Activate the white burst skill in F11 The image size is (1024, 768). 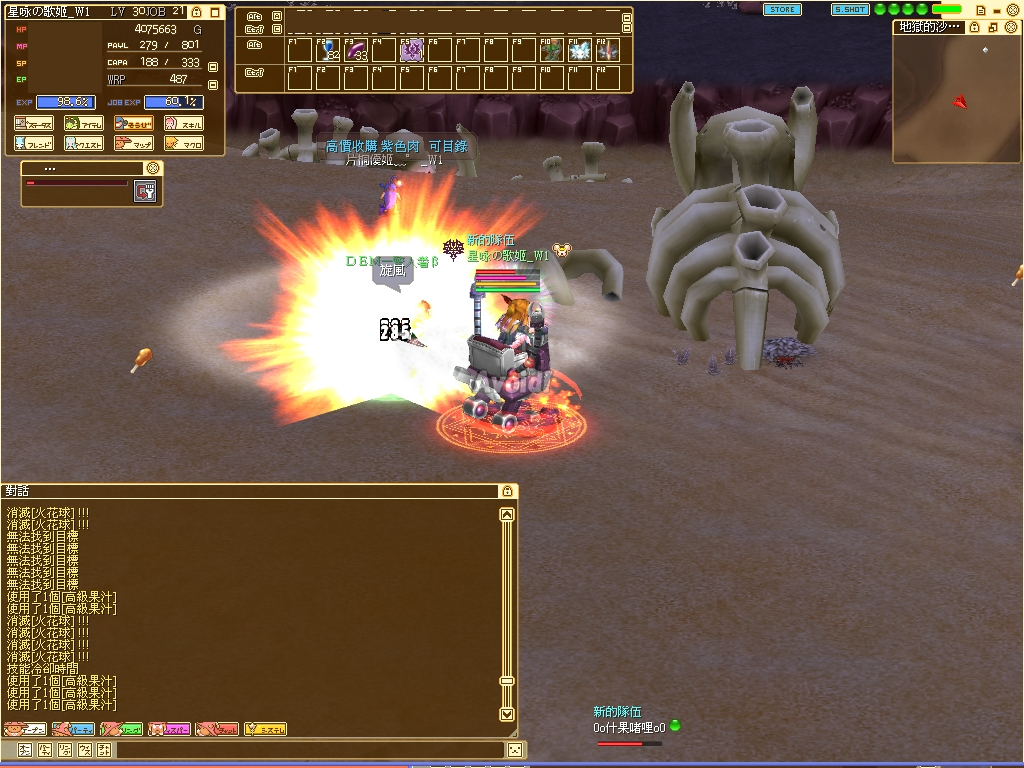tap(580, 51)
